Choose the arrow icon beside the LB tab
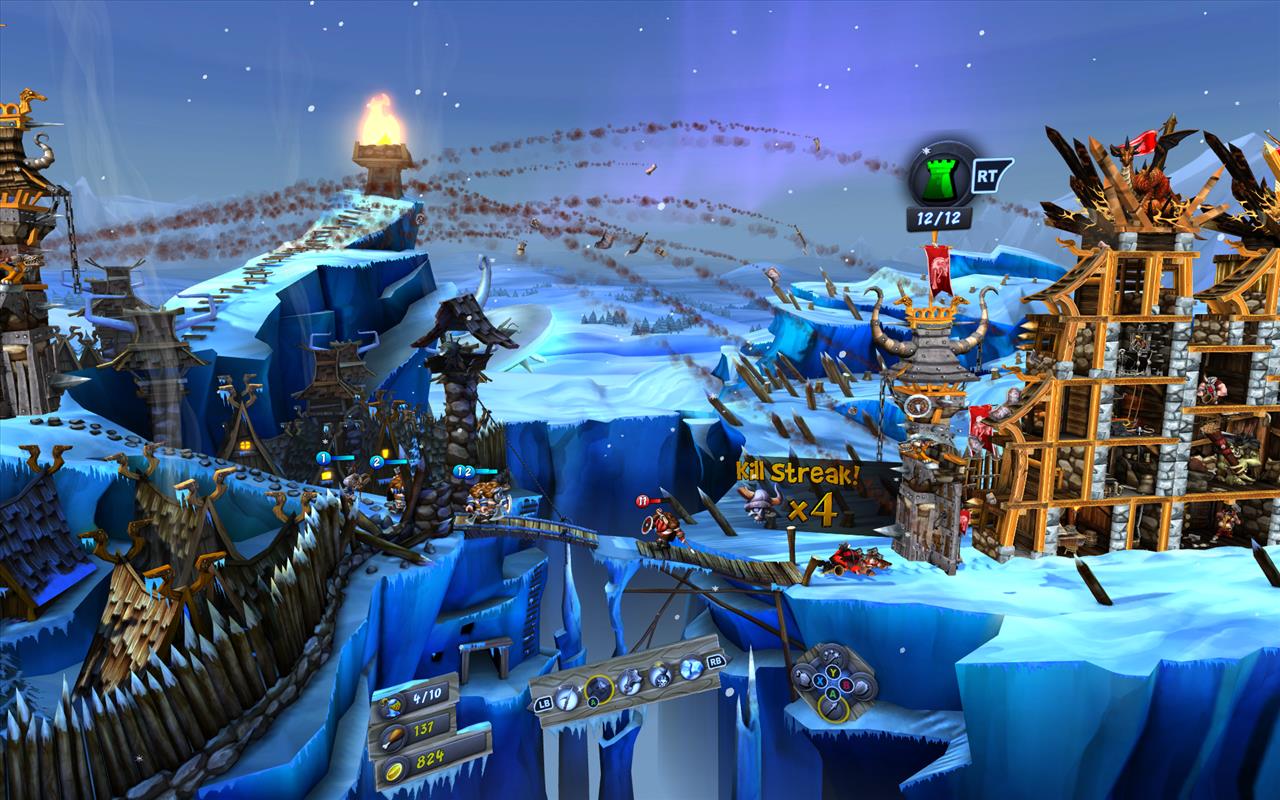 (x=566, y=698)
